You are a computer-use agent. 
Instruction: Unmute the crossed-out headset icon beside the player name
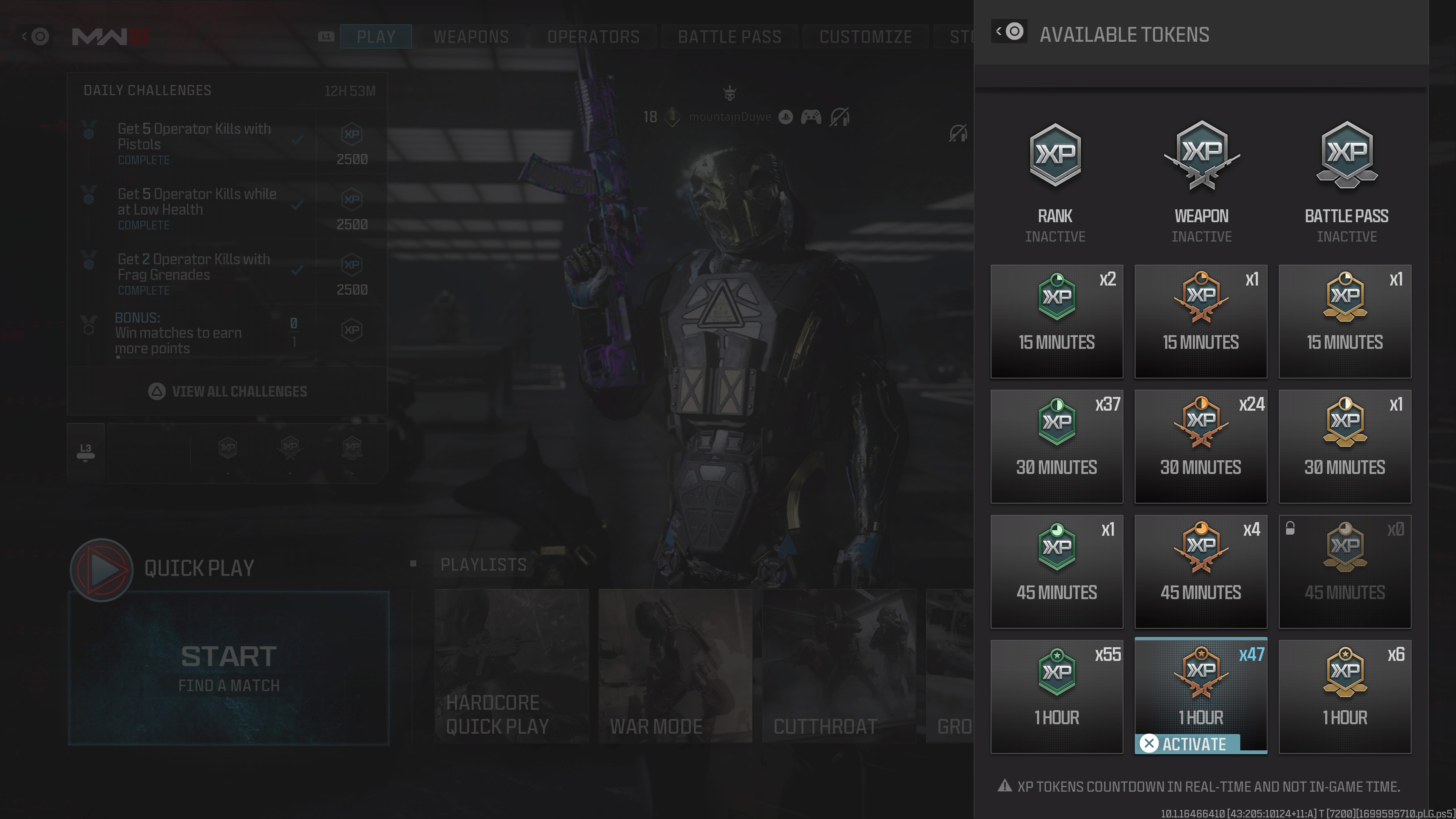[839, 117]
